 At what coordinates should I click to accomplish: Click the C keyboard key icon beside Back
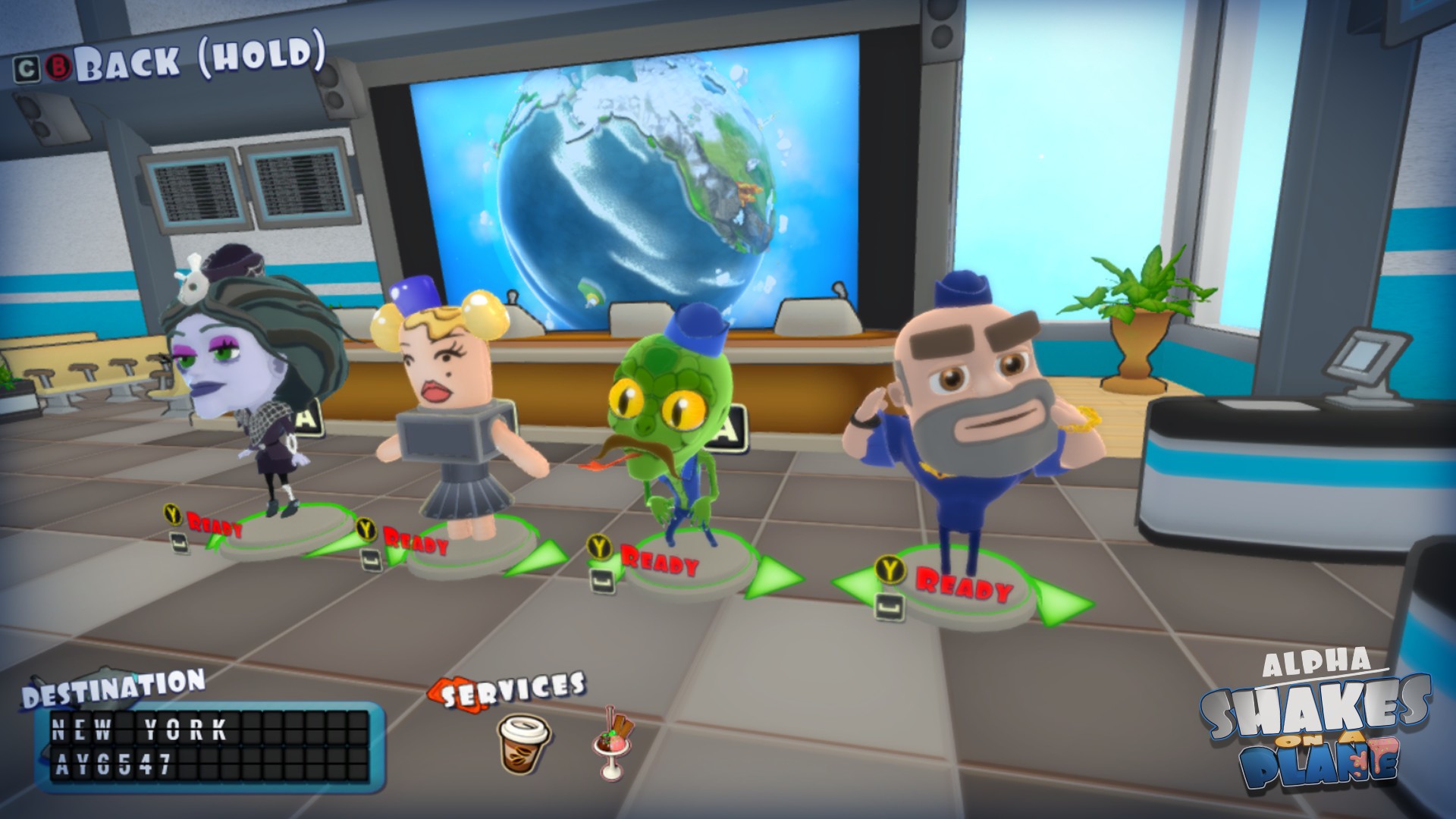pos(25,68)
